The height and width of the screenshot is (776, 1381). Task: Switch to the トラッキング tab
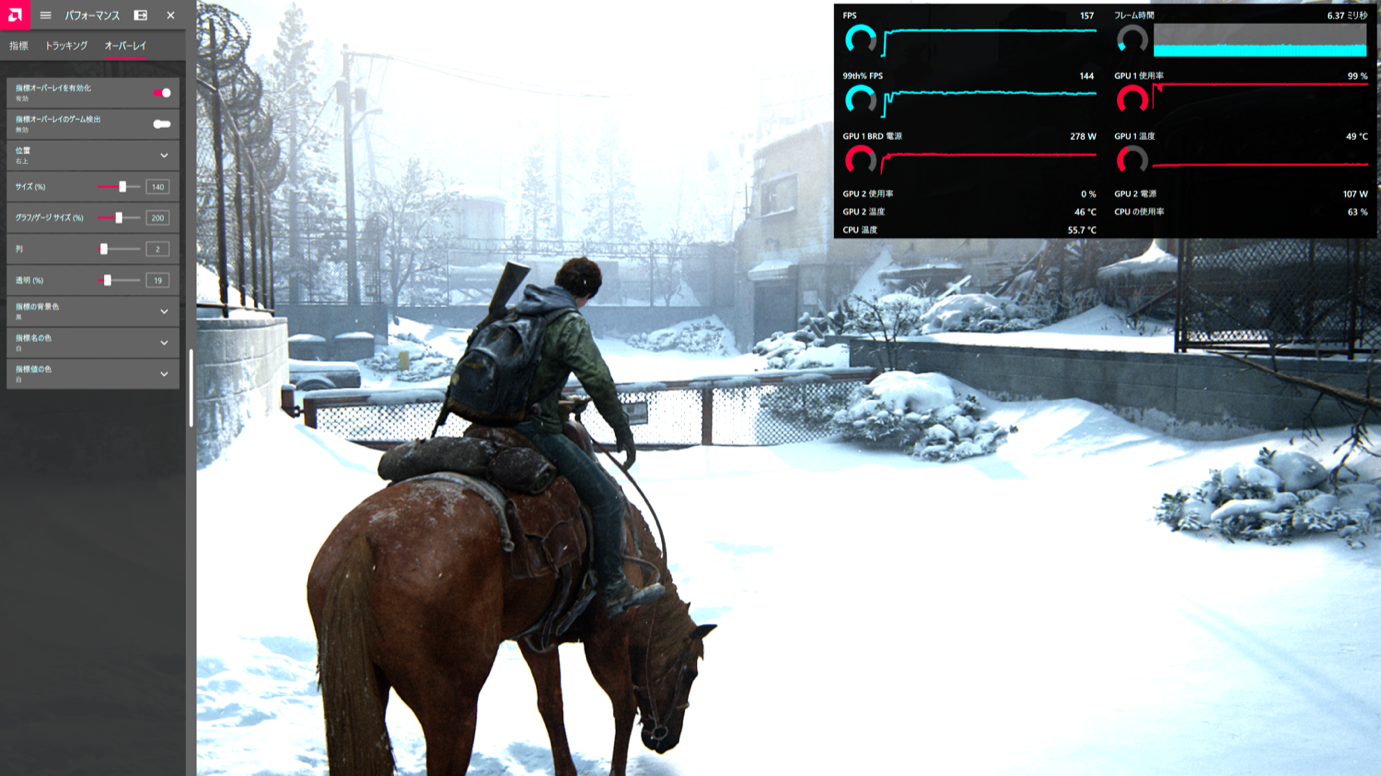click(x=66, y=46)
